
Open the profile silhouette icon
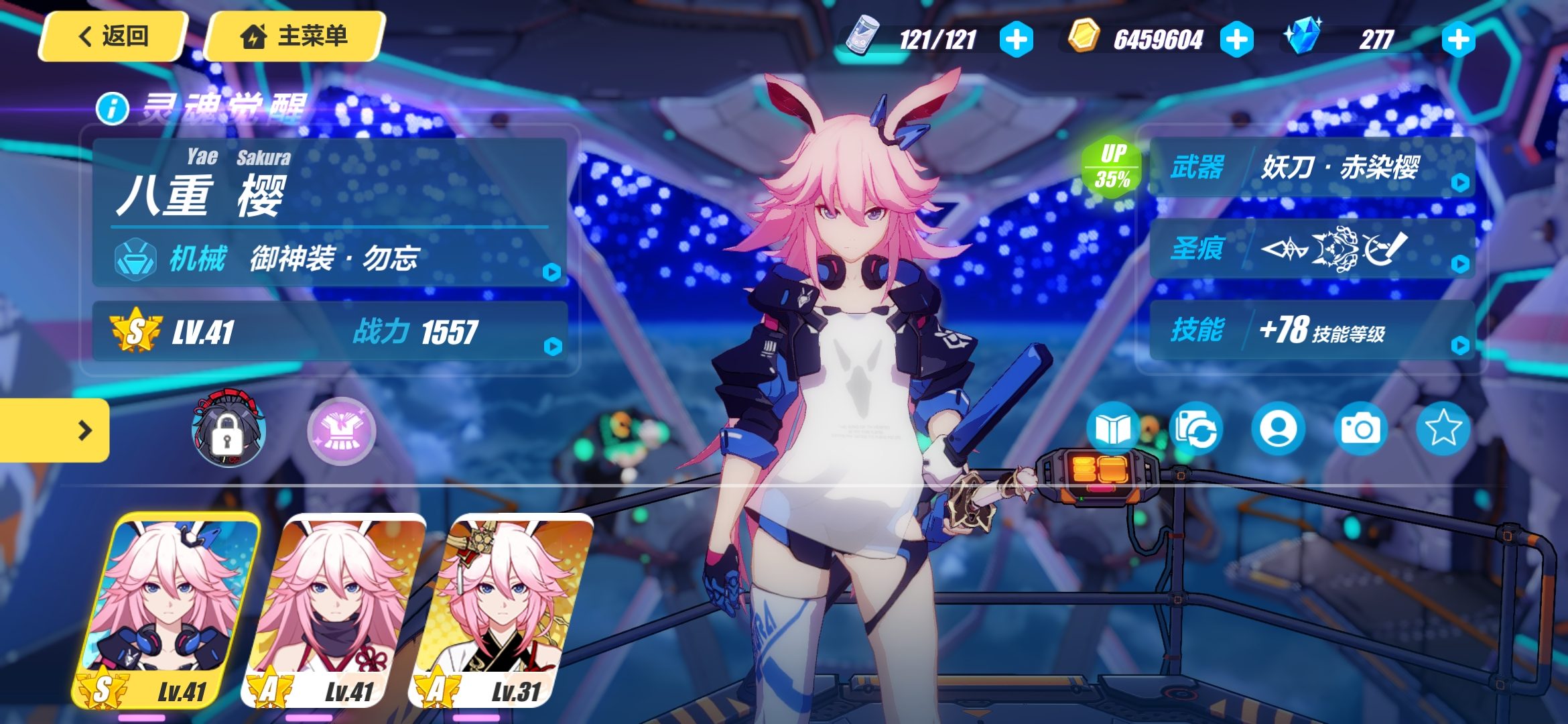pyautogui.click(x=1278, y=429)
